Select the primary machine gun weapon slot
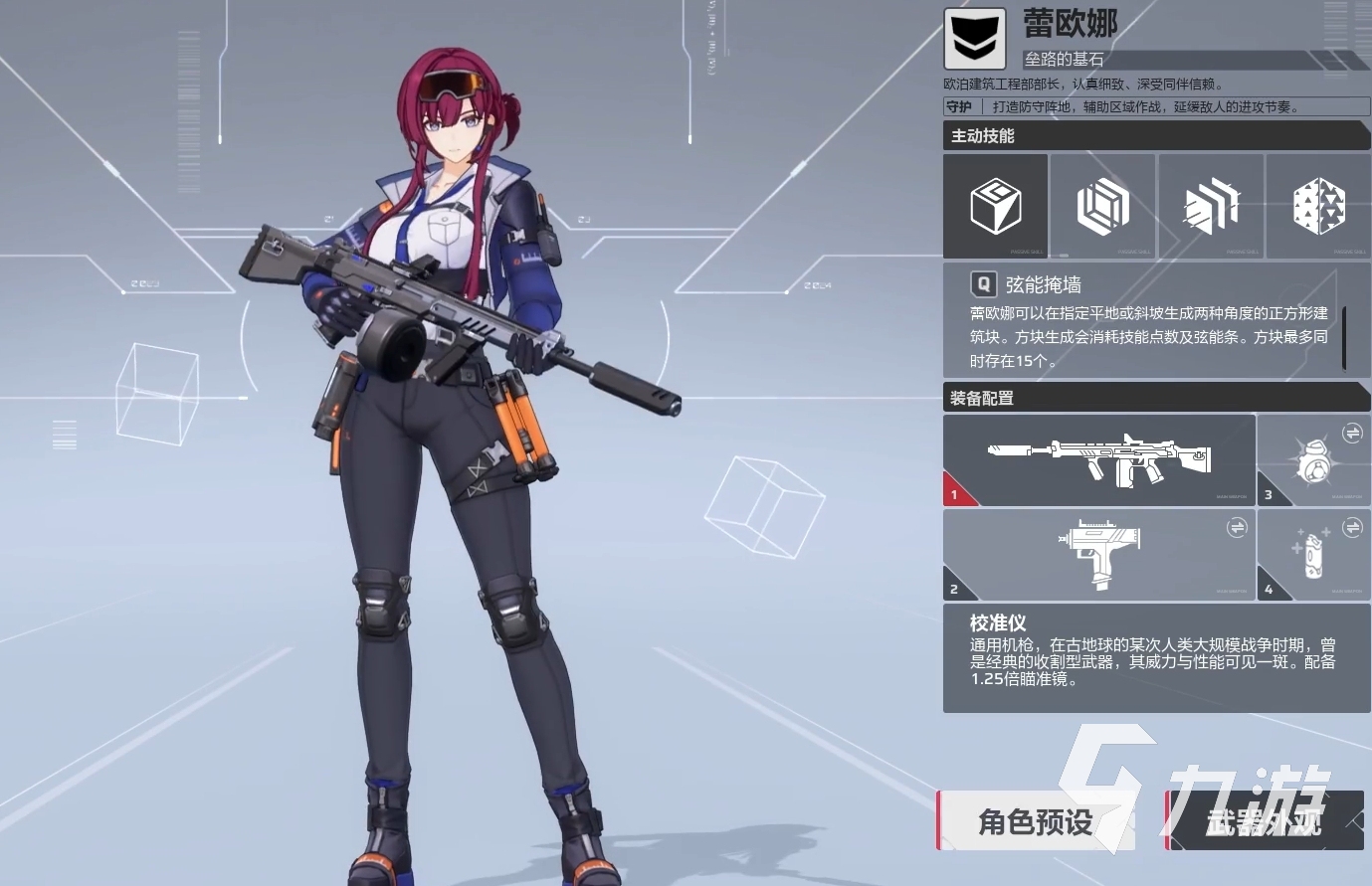The width and height of the screenshot is (1372, 886). [x=1098, y=460]
